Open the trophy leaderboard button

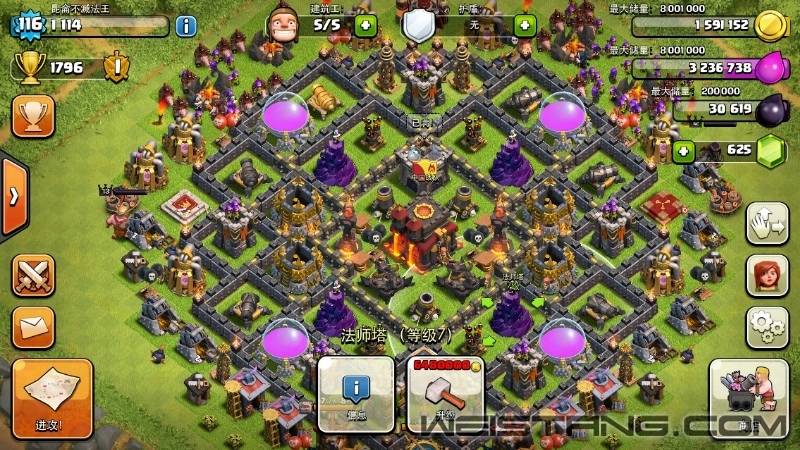(33, 116)
